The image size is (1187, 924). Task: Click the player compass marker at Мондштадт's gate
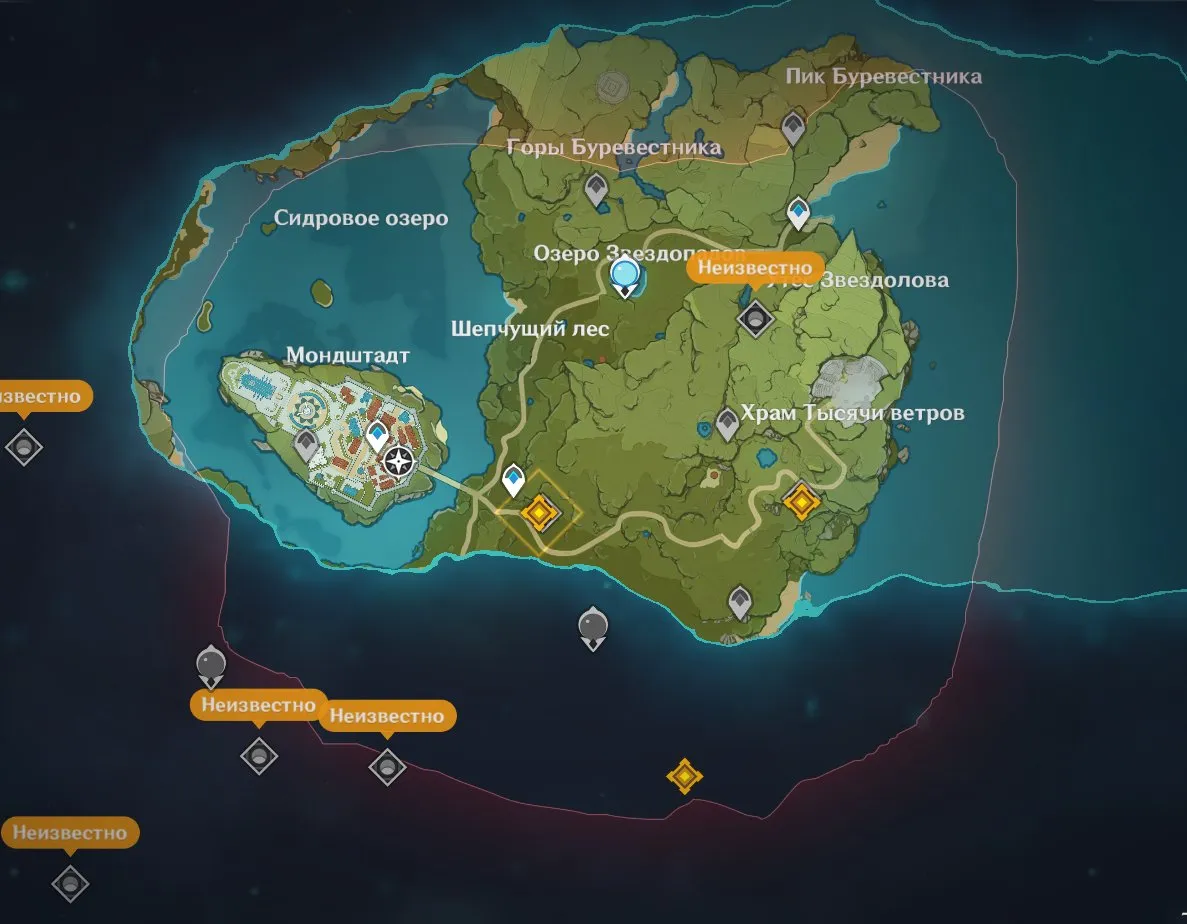(x=399, y=461)
